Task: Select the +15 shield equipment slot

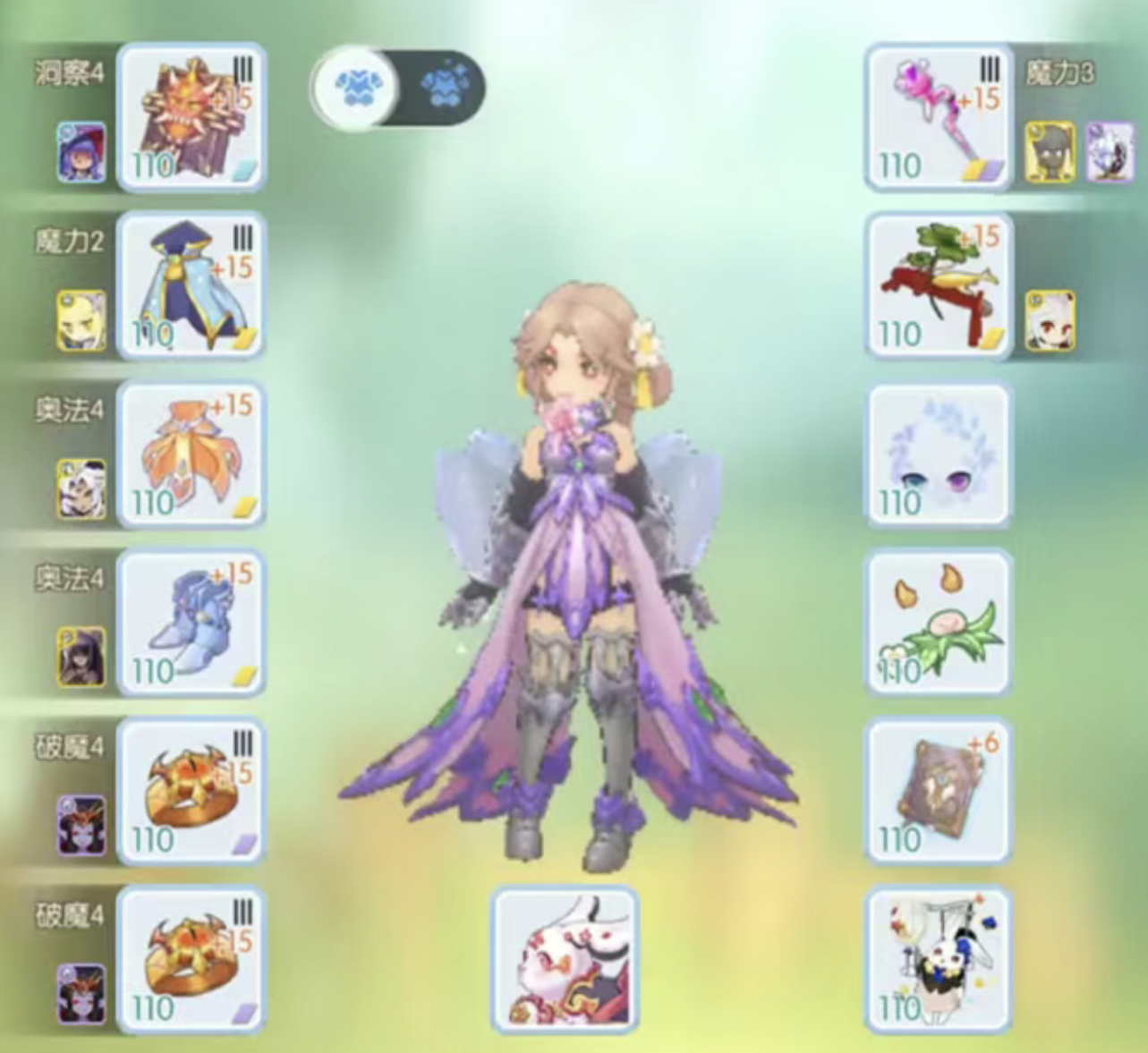Action: pyautogui.click(x=191, y=116)
